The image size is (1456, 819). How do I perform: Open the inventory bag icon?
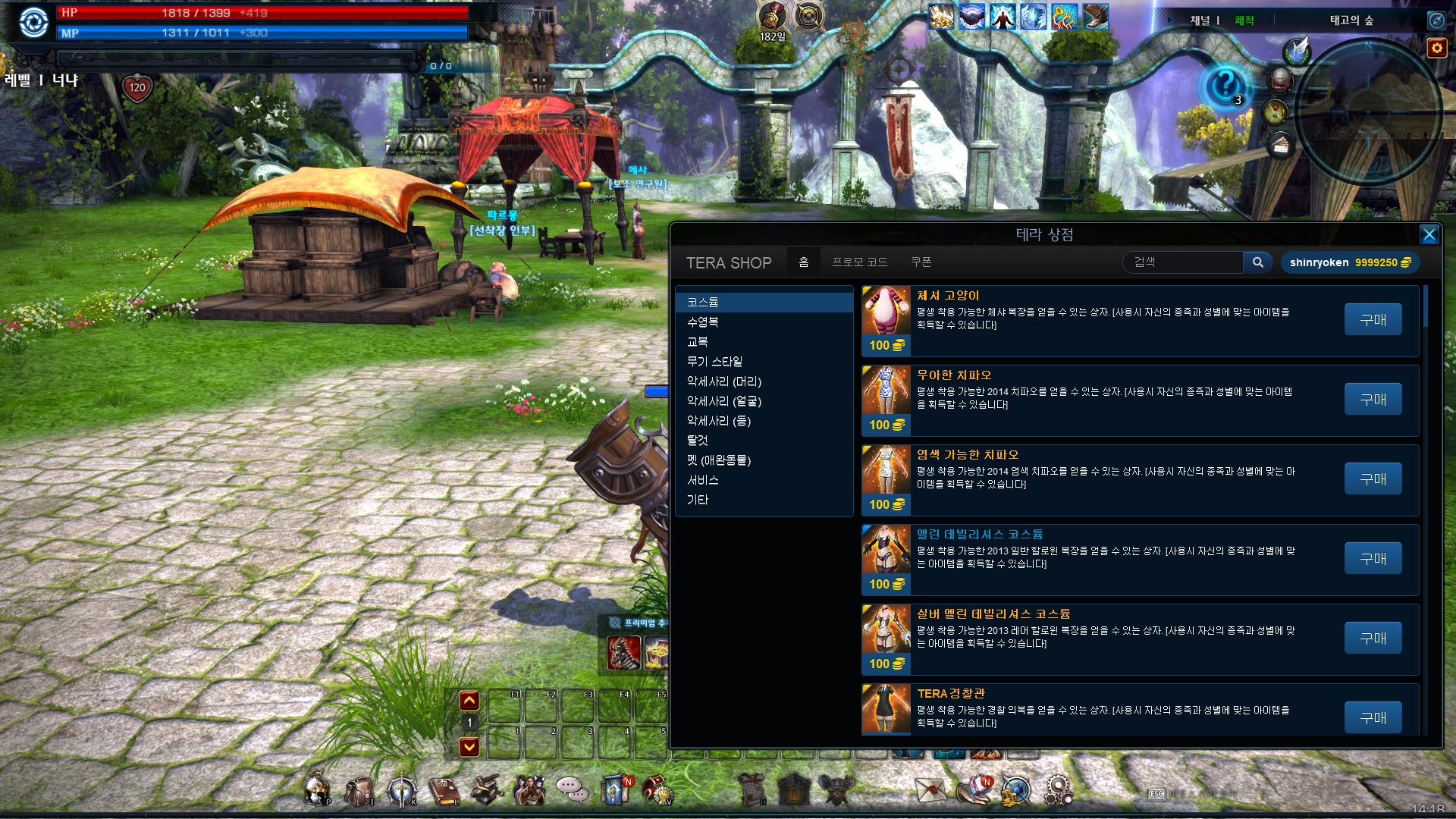point(358,789)
